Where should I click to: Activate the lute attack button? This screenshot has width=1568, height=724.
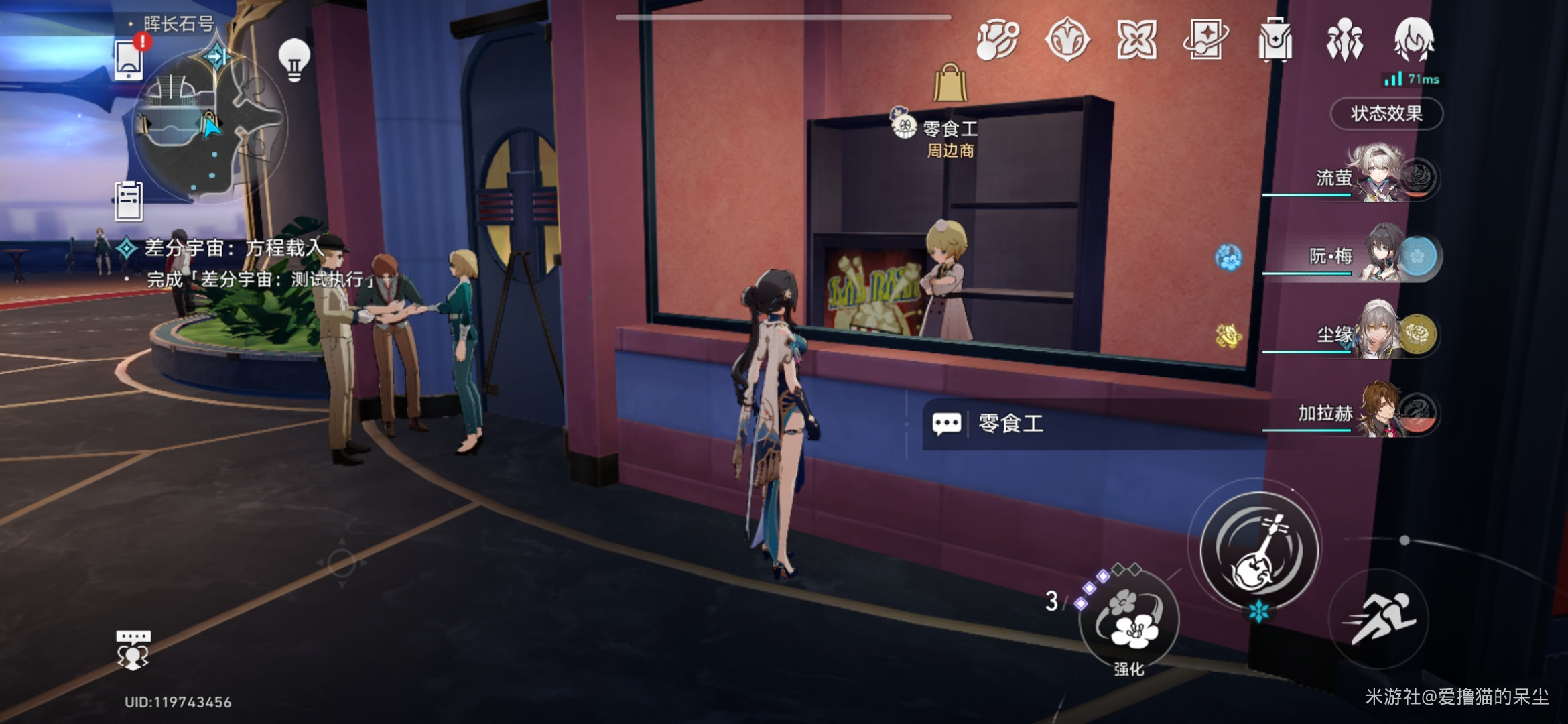click(1258, 550)
